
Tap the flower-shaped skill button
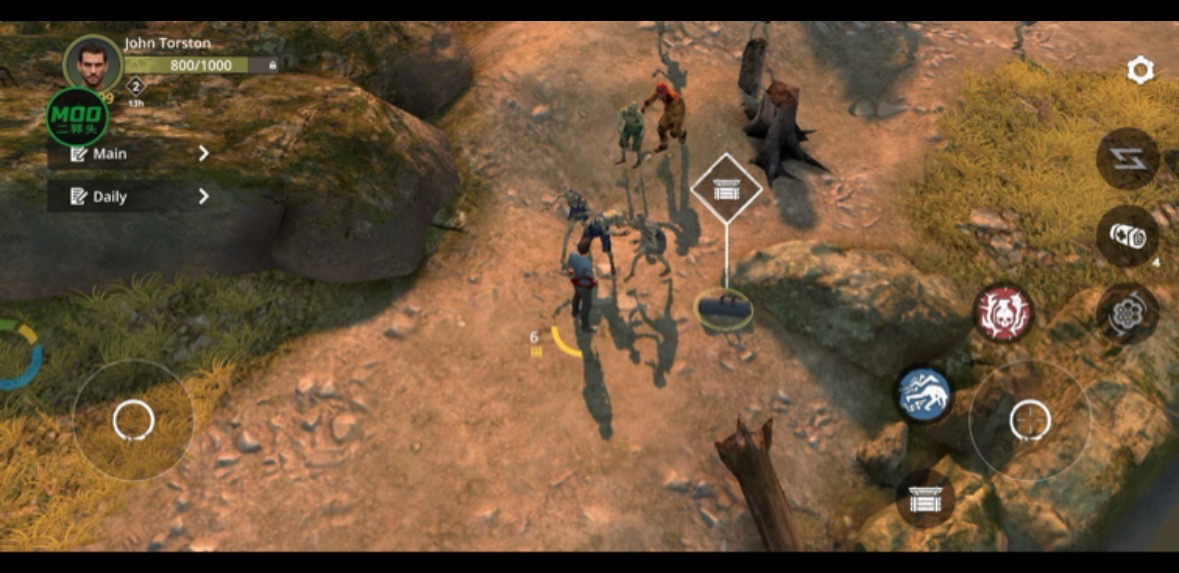tap(1127, 313)
